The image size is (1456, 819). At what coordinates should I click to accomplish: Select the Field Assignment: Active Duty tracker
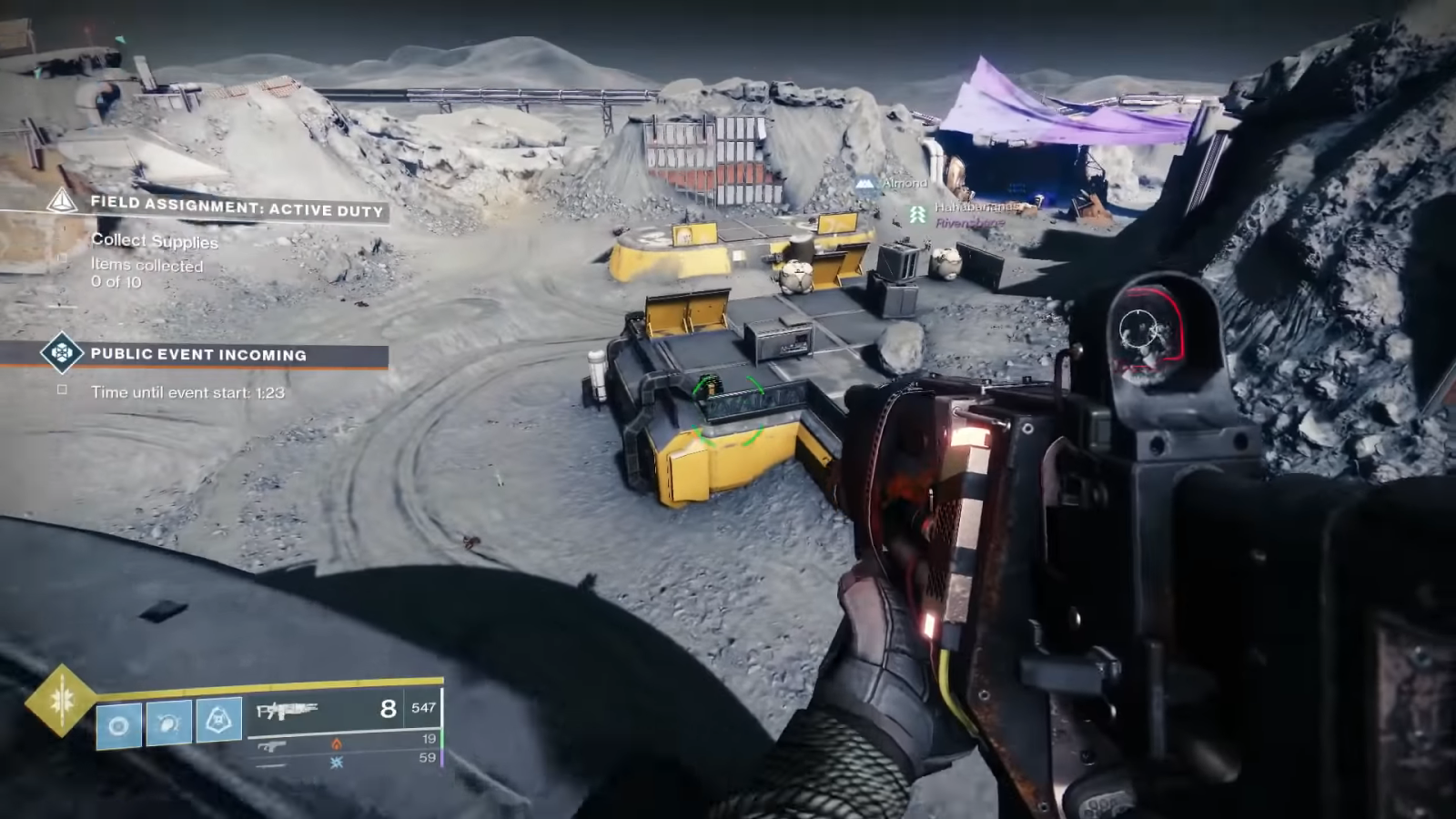[235, 207]
